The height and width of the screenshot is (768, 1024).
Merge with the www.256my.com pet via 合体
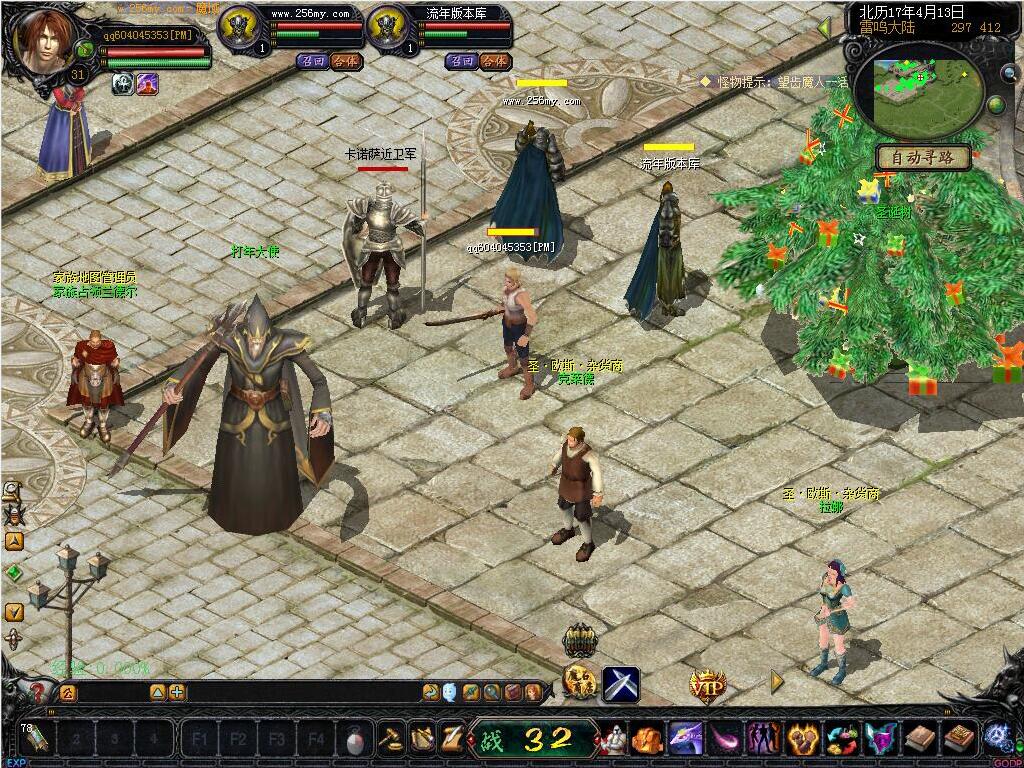pos(345,61)
